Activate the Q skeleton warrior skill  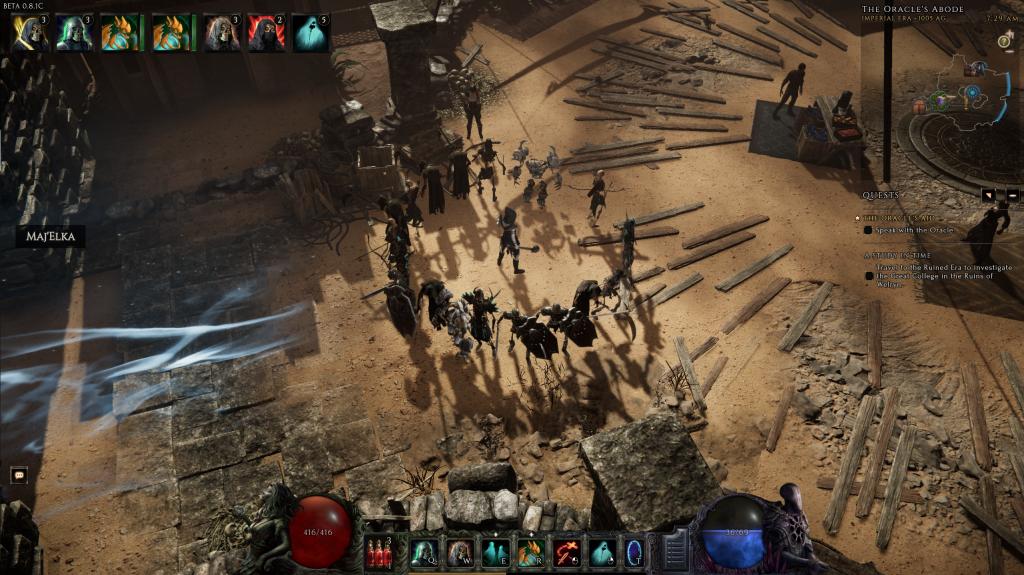click(x=423, y=552)
